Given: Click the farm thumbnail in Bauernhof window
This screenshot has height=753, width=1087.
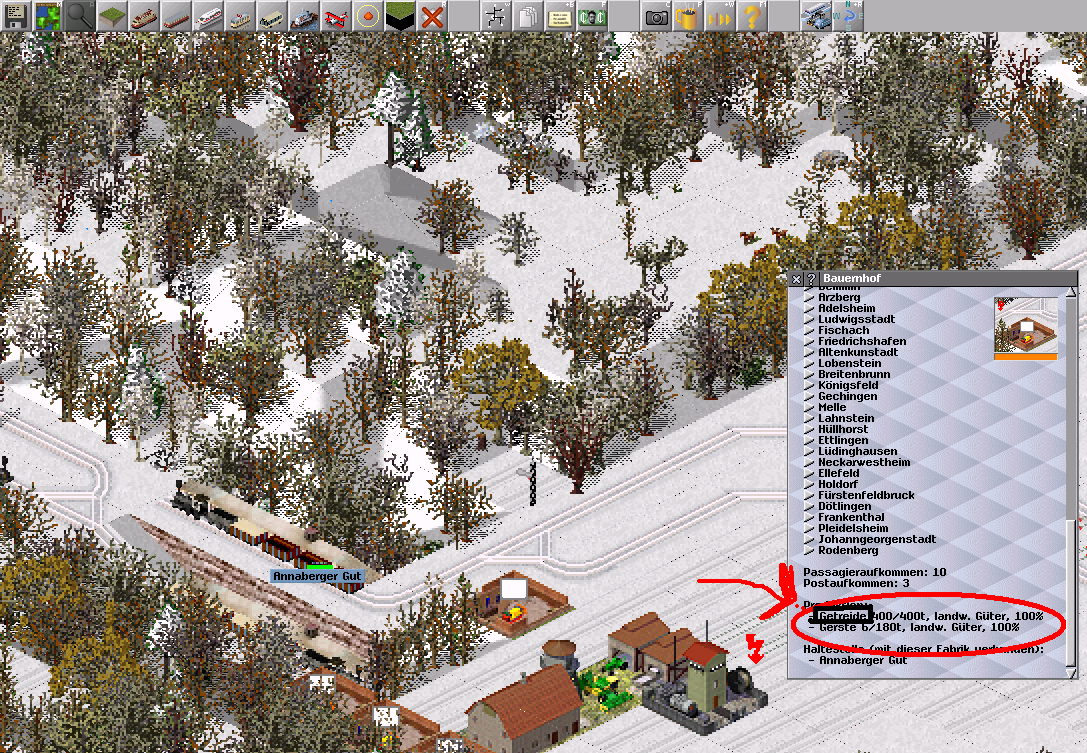Looking at the screenshot, I should [1025, 327].
